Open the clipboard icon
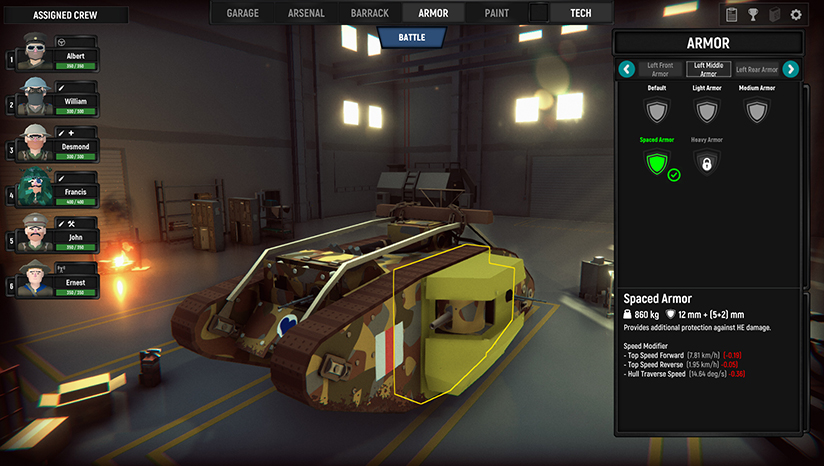The height and width of the screenshot is (466, 824). 731,15
